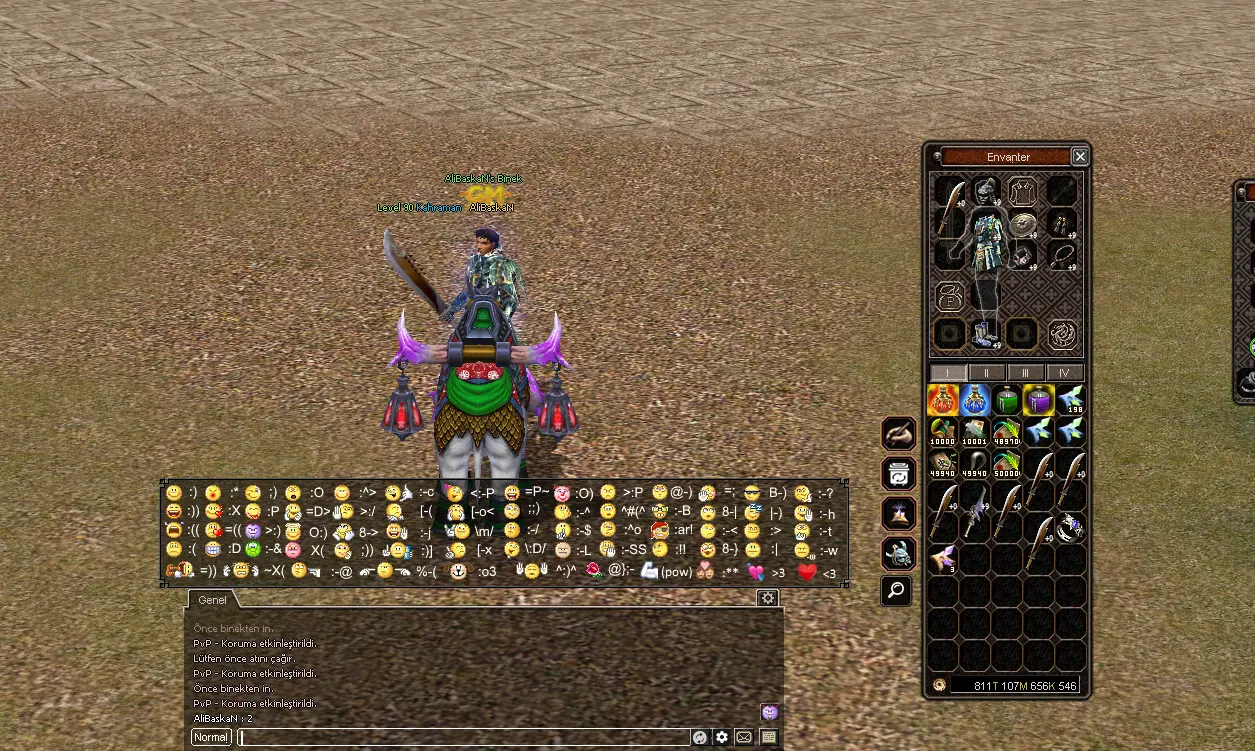Click the magnifying glass search button
This screenshot has width=1255, height=751.
897,591
